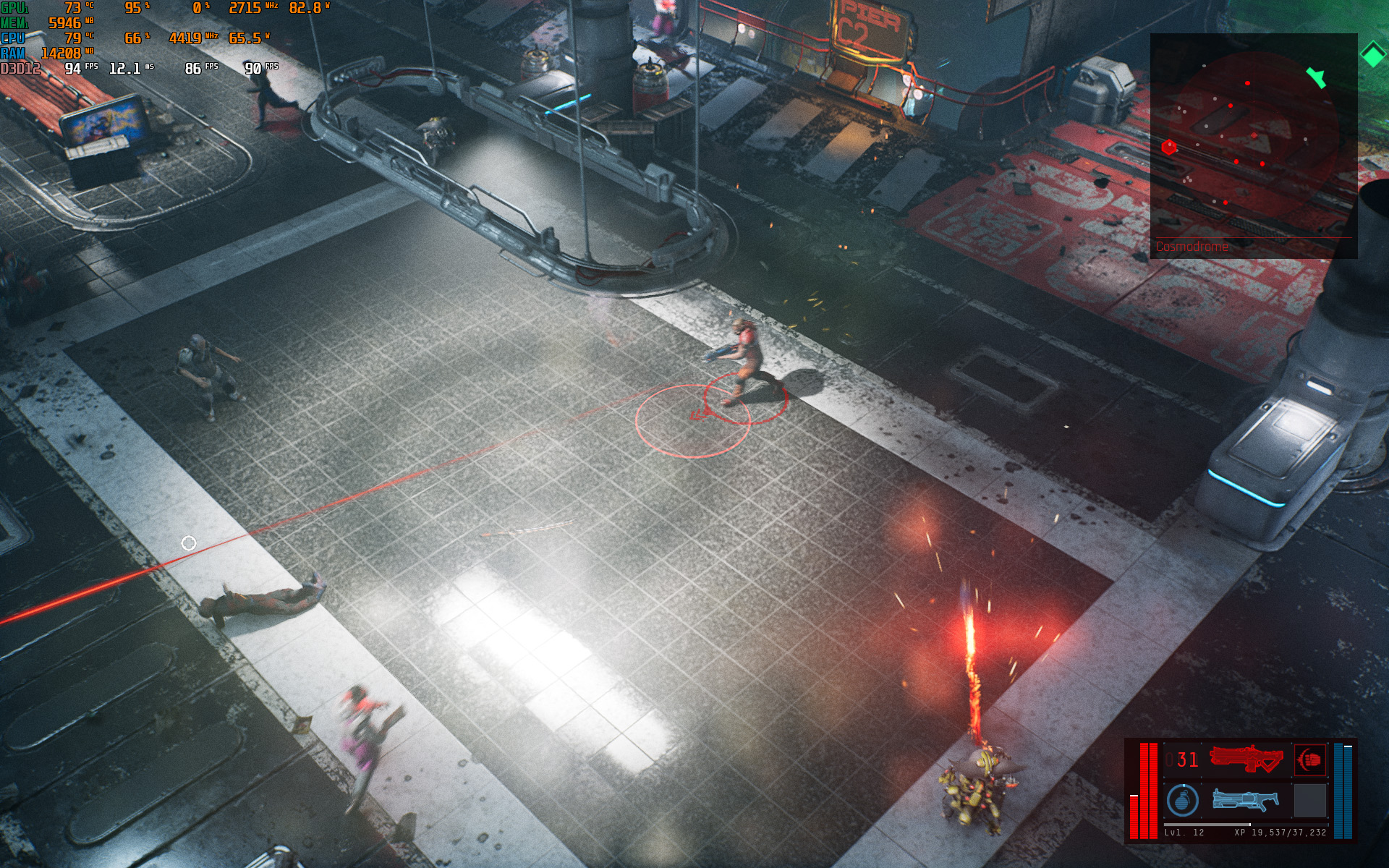This screenshot has width=1389, height=868.
Task: Click the green diamond objective marker
Action: pyautogui.click(x=1372, y=55)
